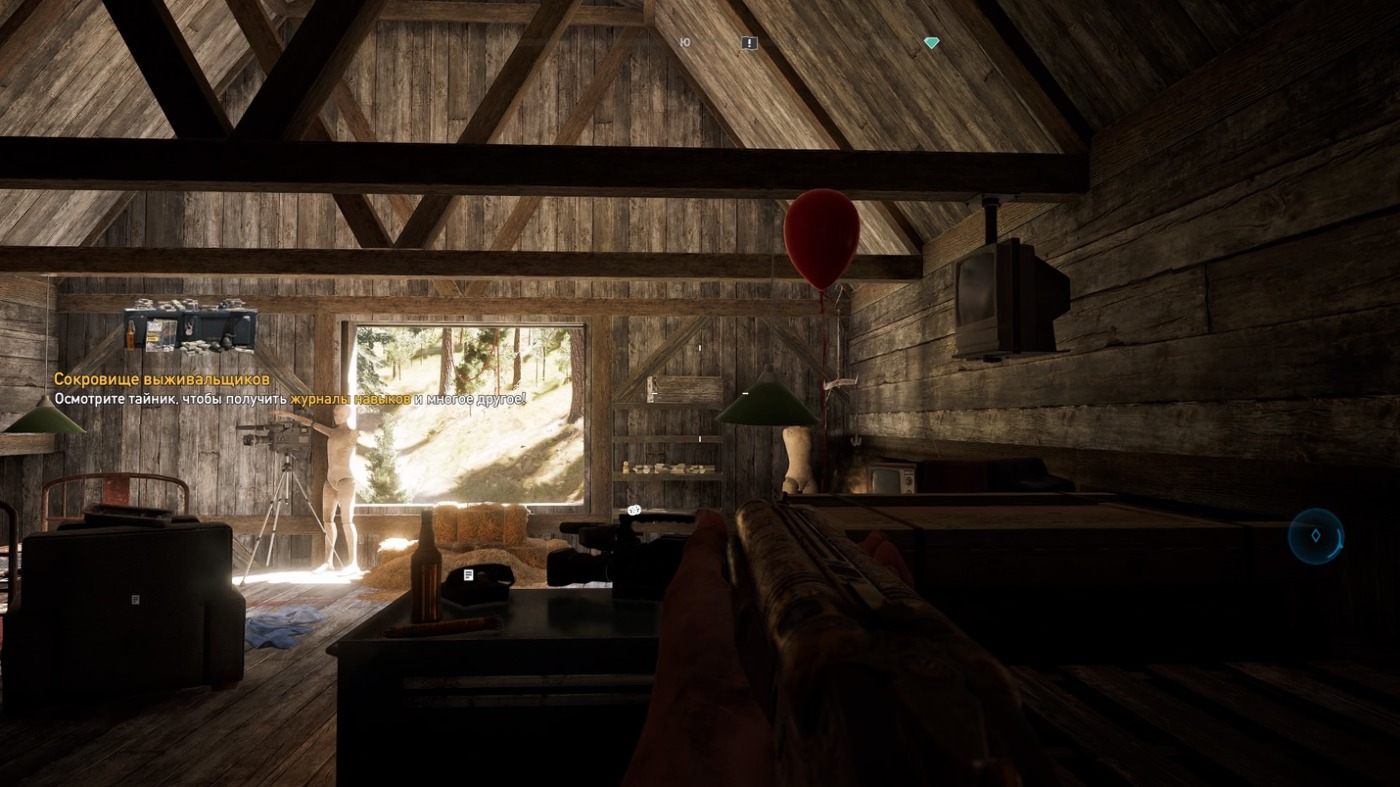Click the blue circular diamond overlay icon

click(1315, 536)
